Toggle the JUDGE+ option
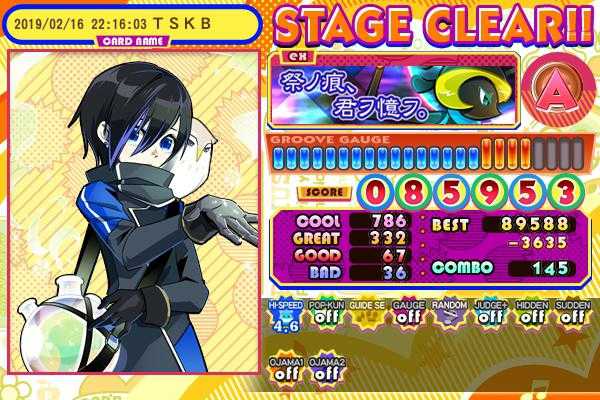Viewport: 600px width, 400px height. coord(487,315)
